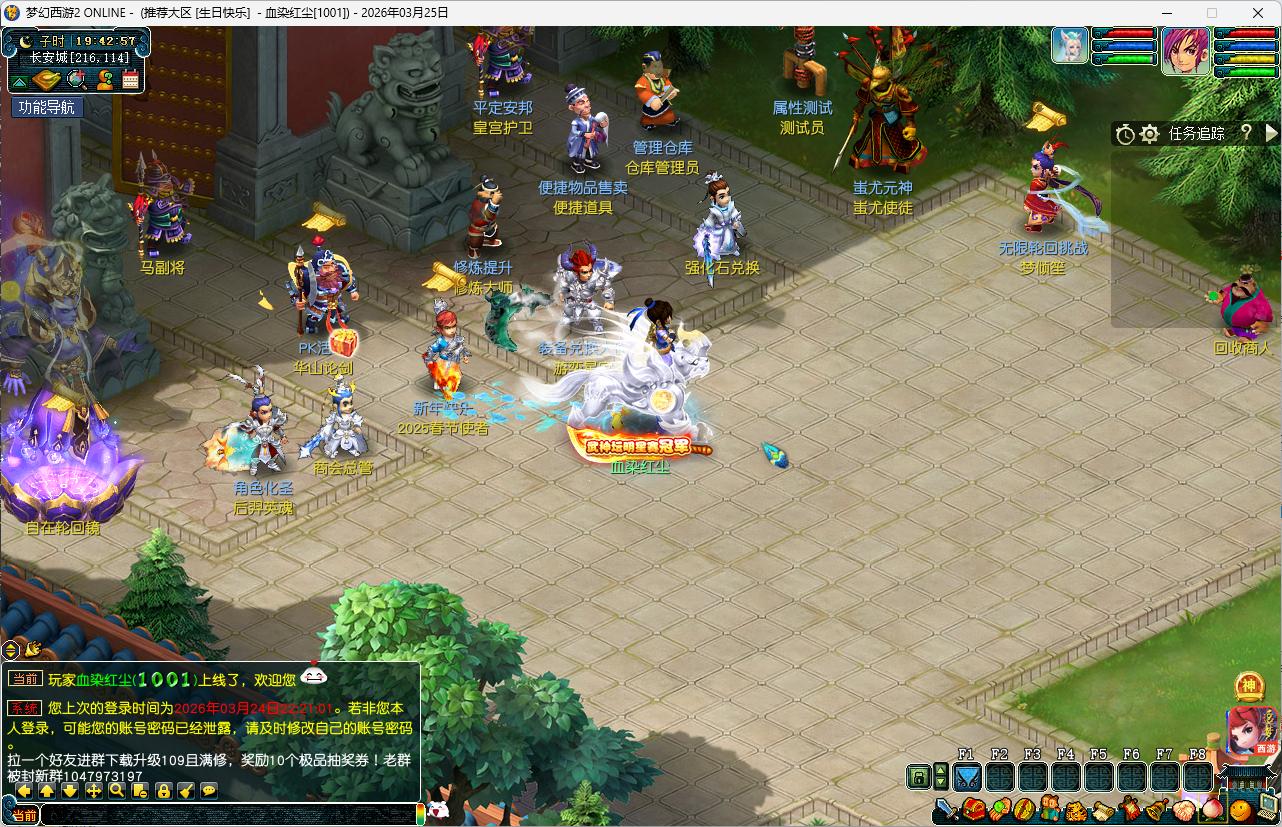Open the gold compass mini-map icon
This screenshot has height=827, width=1282.
[47, 81]
